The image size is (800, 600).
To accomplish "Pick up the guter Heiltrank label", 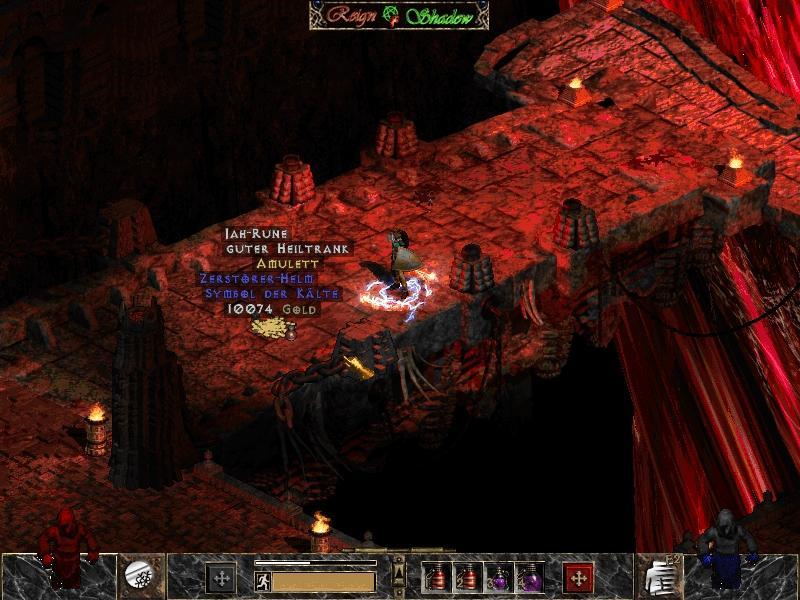I will click(290, 248).
